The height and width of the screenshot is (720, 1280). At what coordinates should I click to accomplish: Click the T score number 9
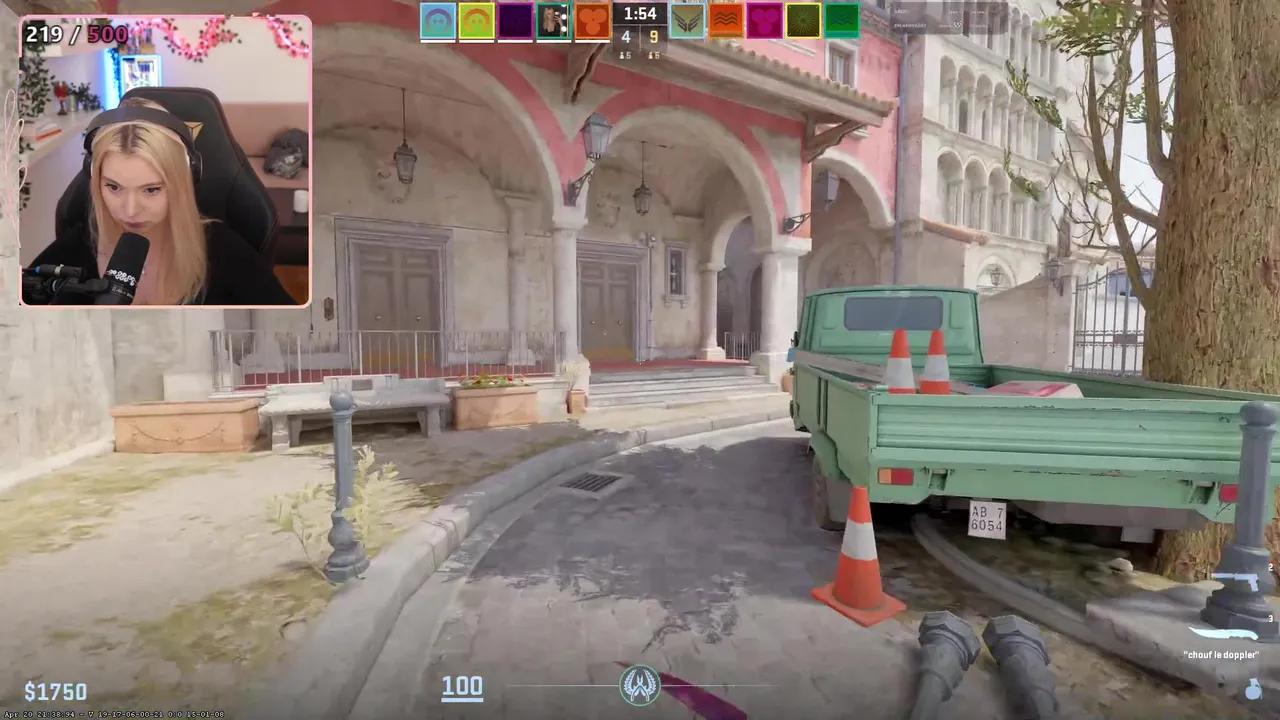(655, 36)
